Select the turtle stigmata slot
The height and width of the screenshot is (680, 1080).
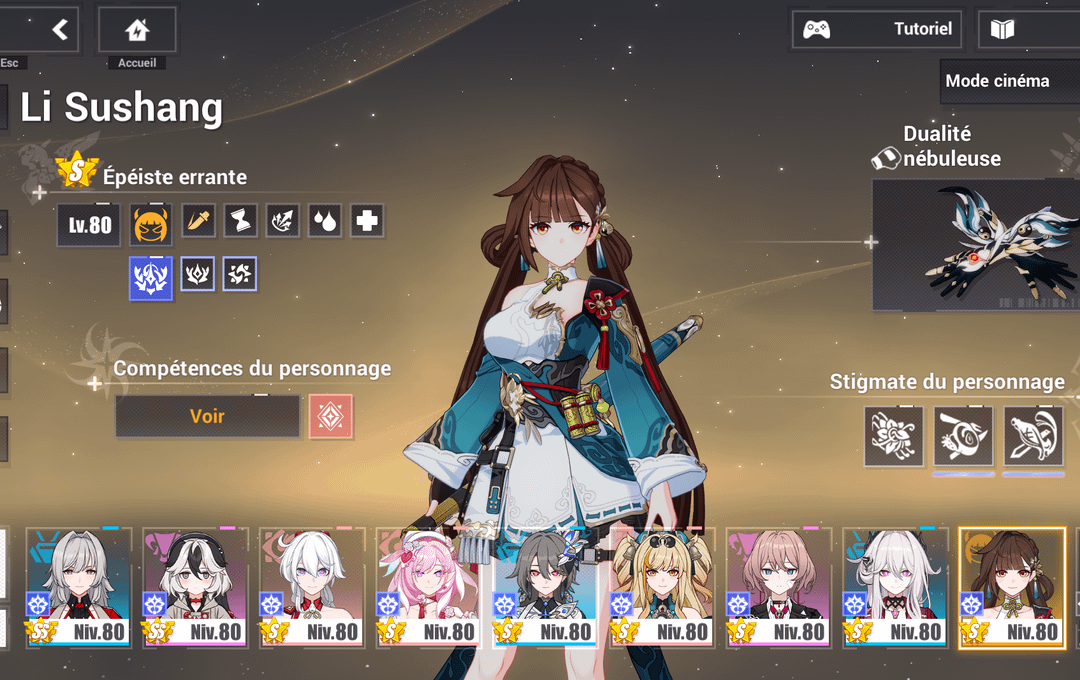click(1033, 436)
